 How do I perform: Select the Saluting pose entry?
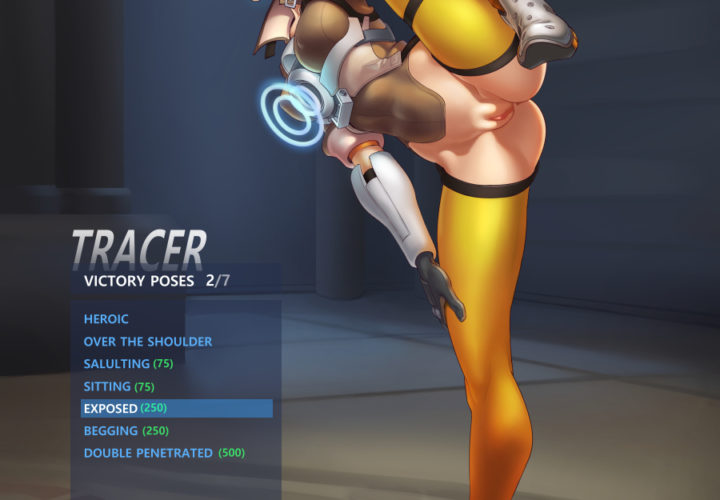128,364
